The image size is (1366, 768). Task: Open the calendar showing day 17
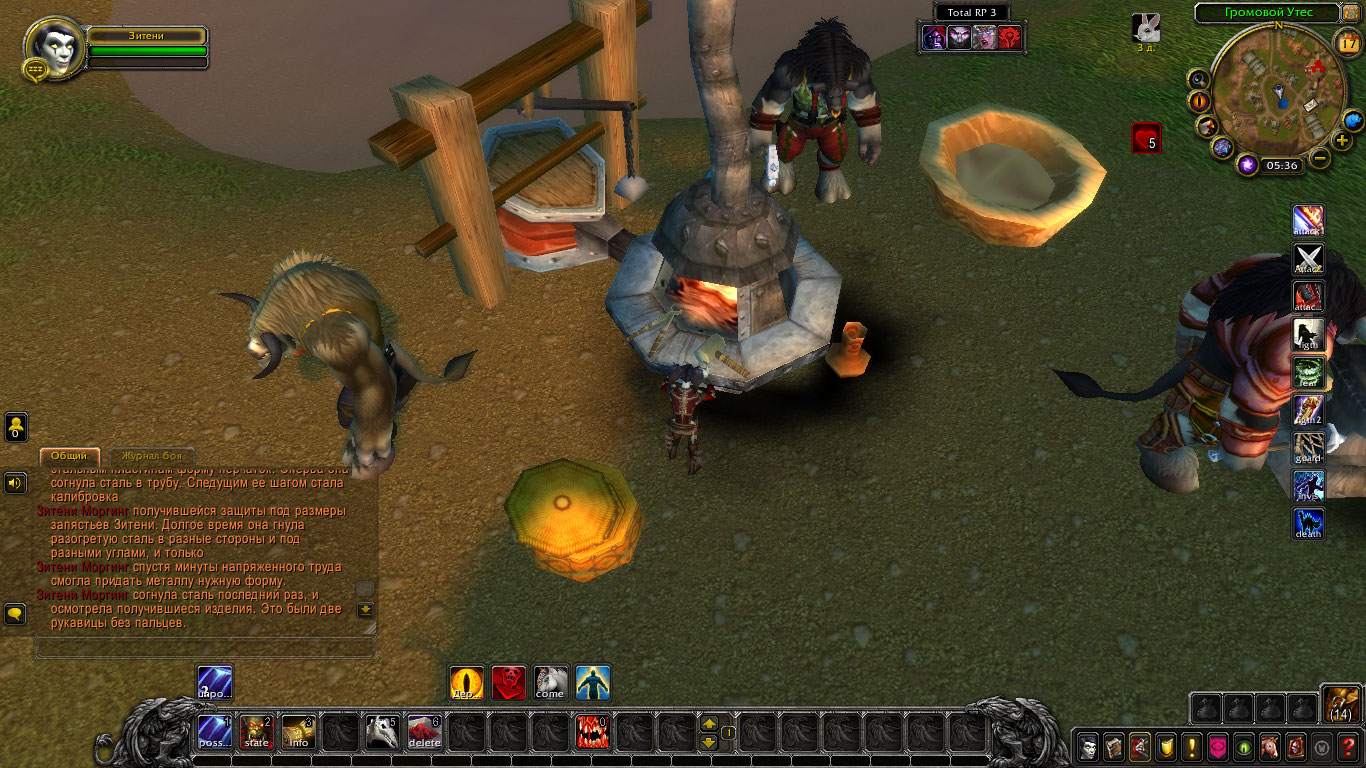coord(1347,42)
